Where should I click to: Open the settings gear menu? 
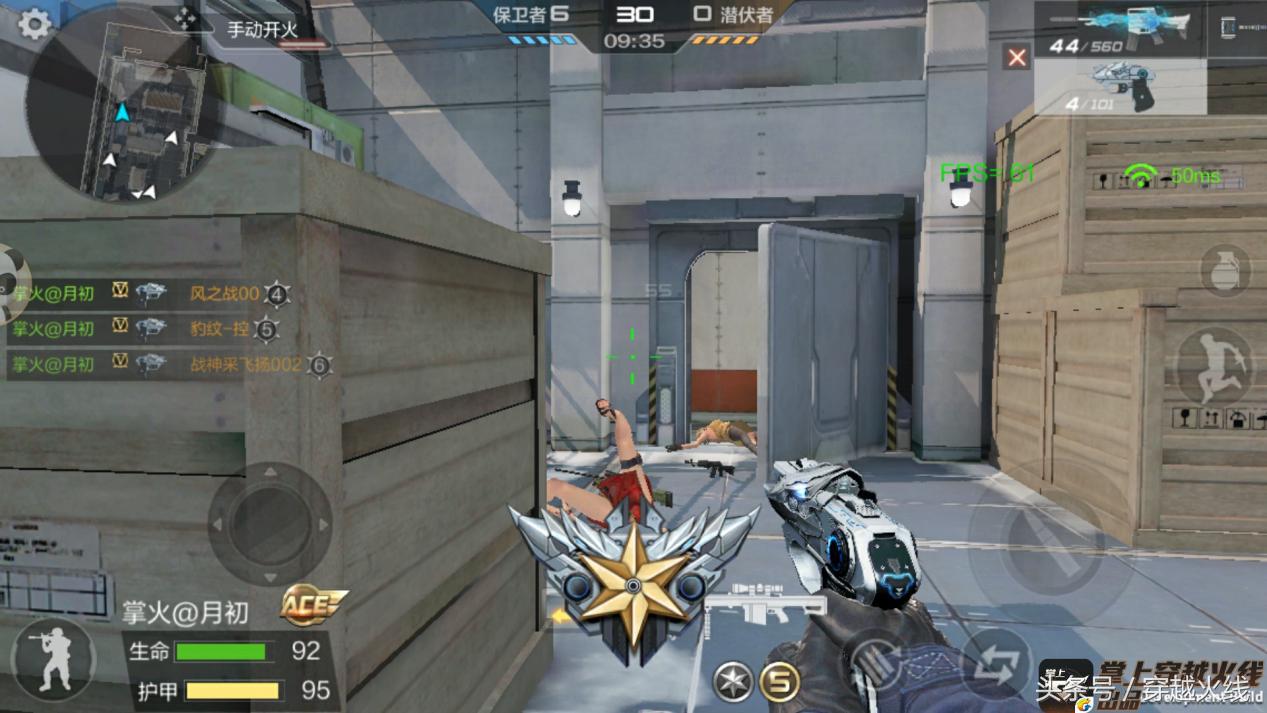click(34, 24)
